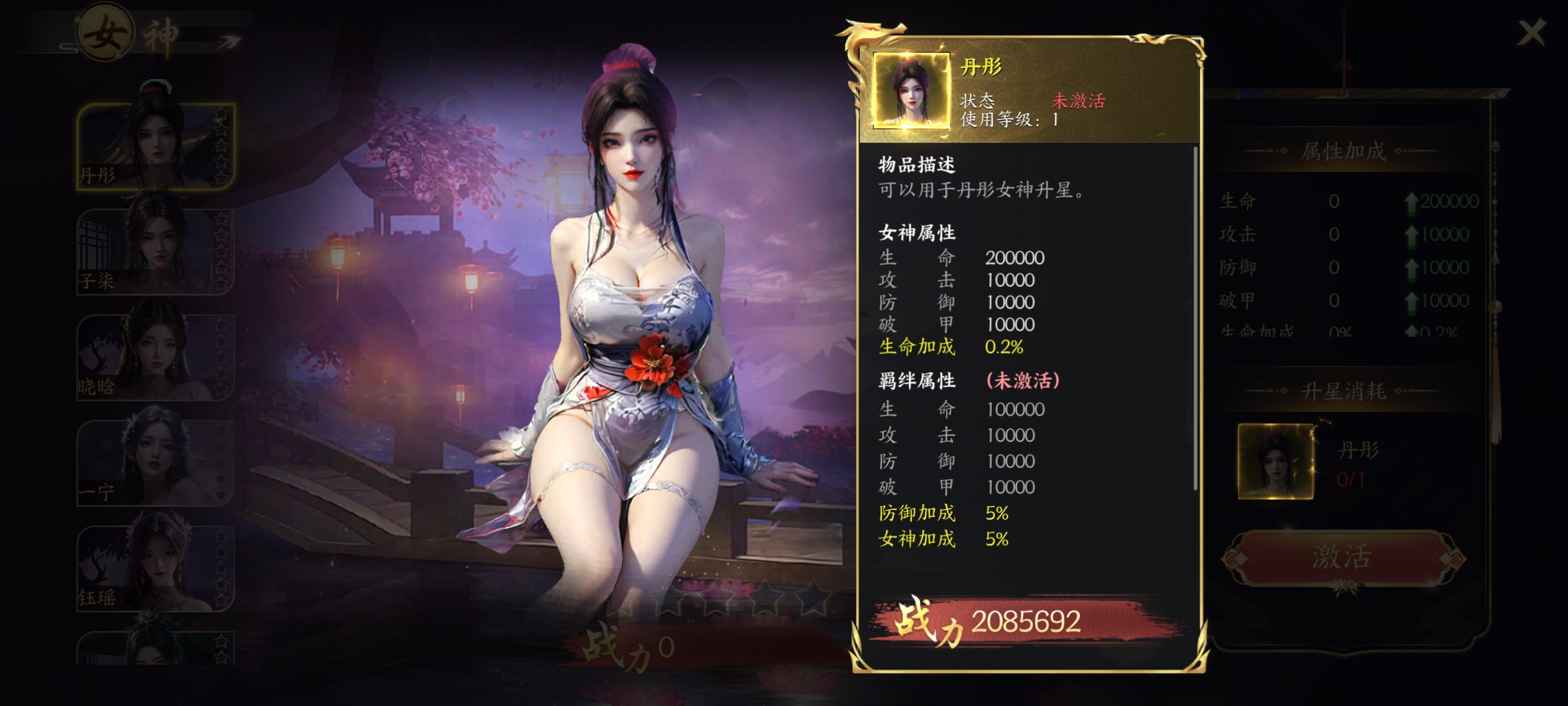Viewport: 1568px width, 706px height.
Task: Select goddess 晓晗 portrait
Action: [155, 357]
